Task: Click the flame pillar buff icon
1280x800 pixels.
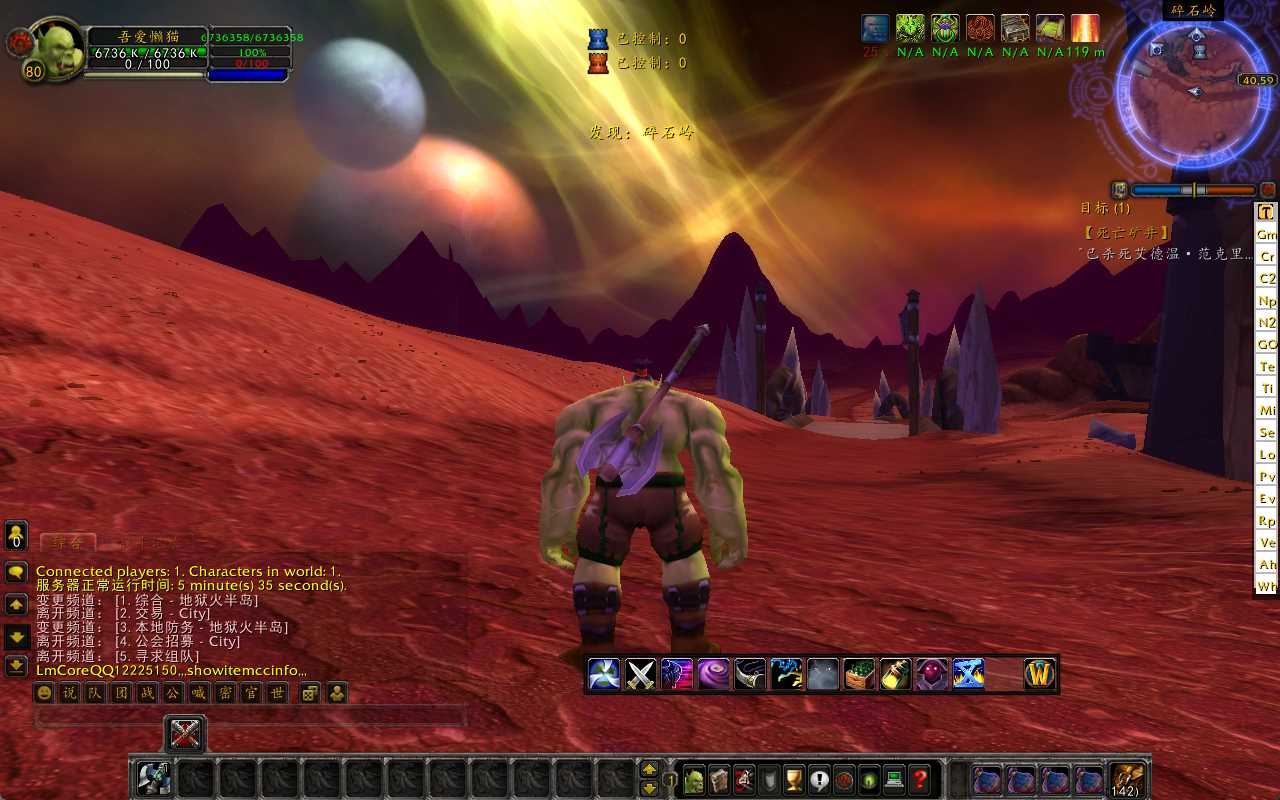Action: pyautogui.click(x=1085, y=28)
